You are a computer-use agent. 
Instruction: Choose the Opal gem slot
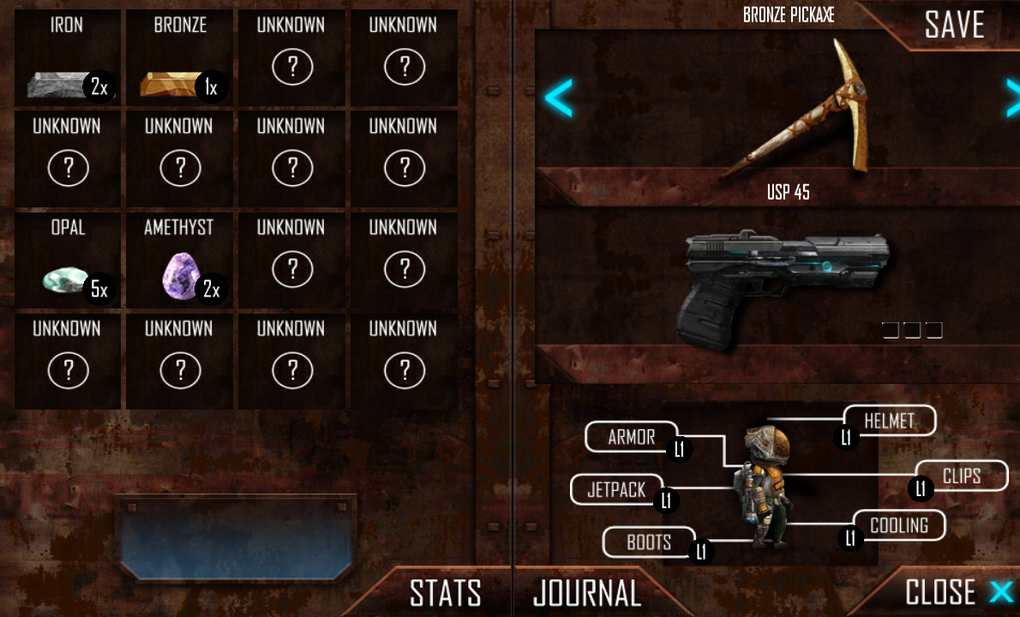pos(68,261)
